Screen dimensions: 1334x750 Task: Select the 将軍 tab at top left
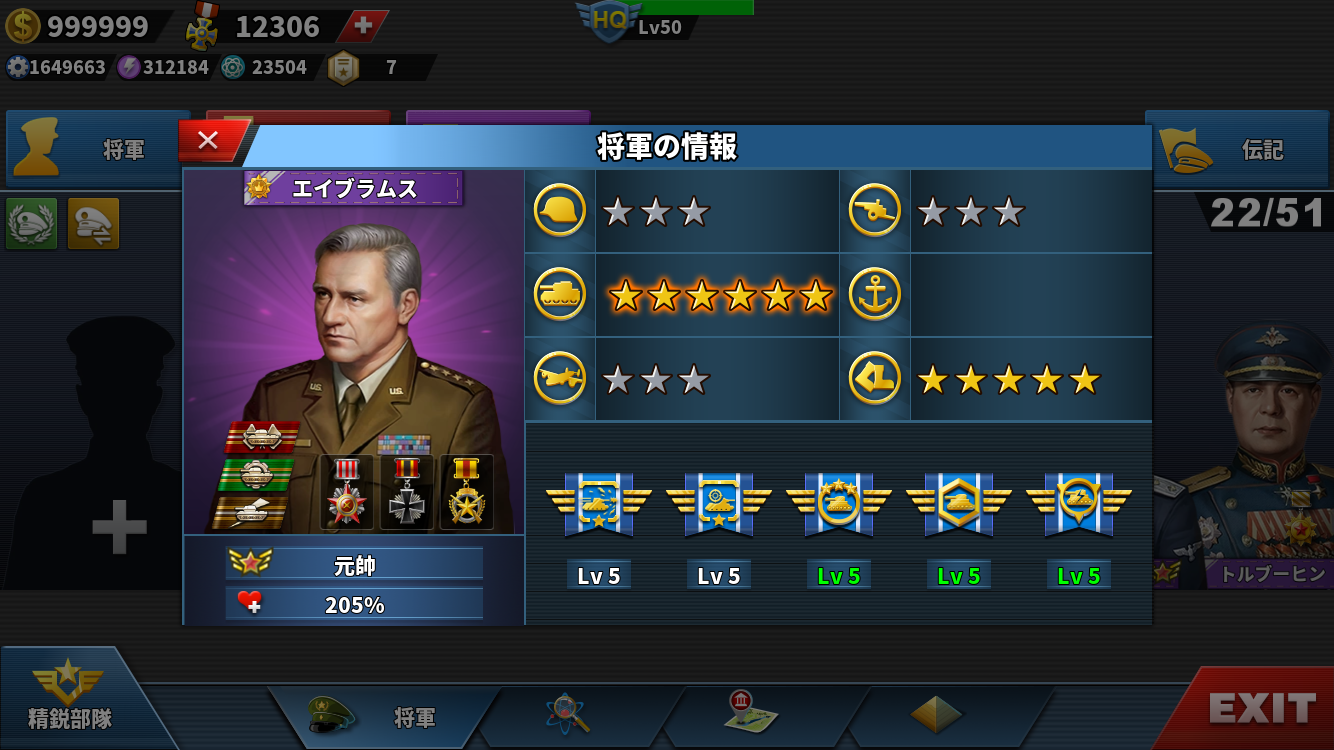coord(98,150)
